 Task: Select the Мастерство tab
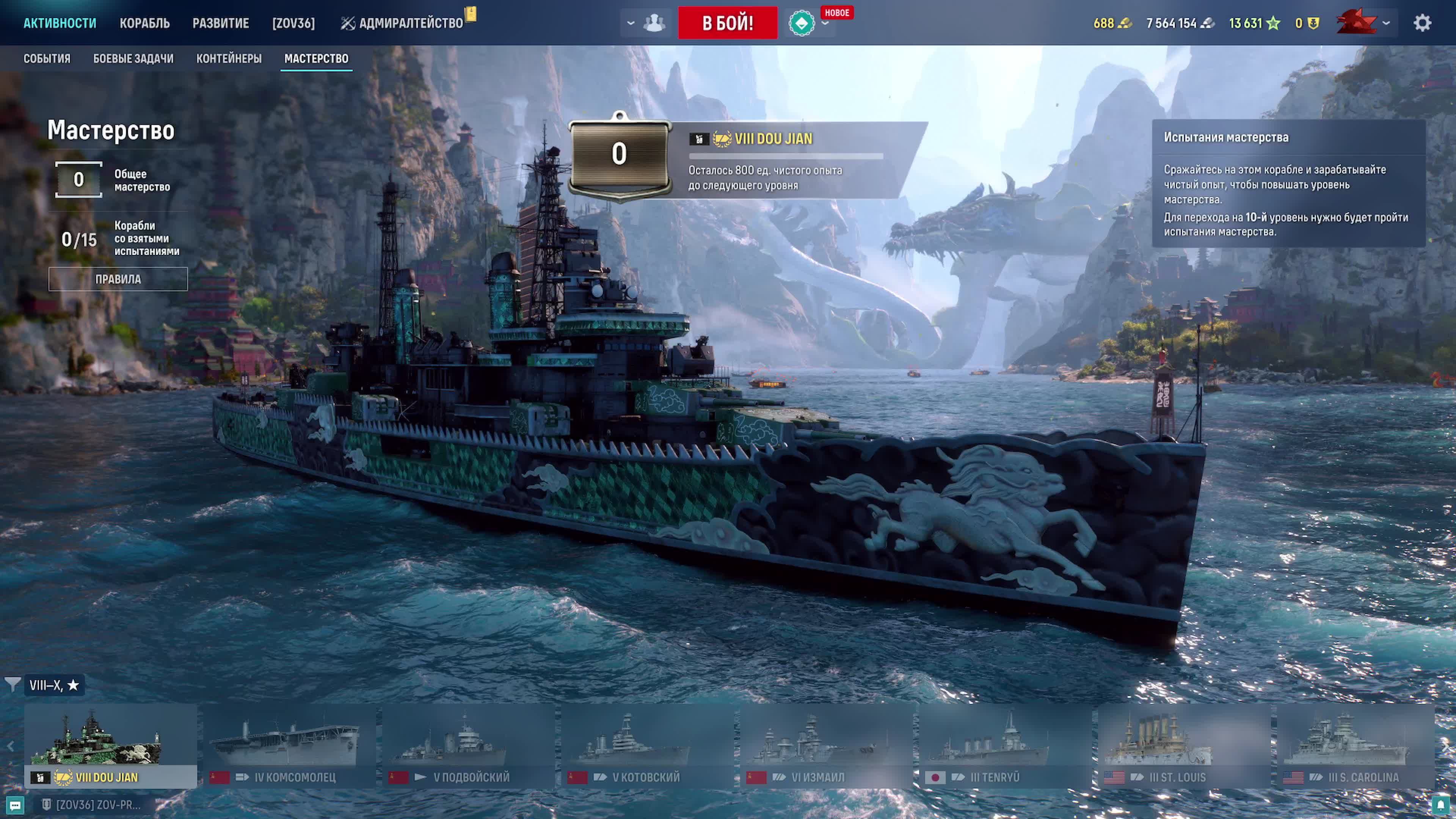[x=316, y=59]
